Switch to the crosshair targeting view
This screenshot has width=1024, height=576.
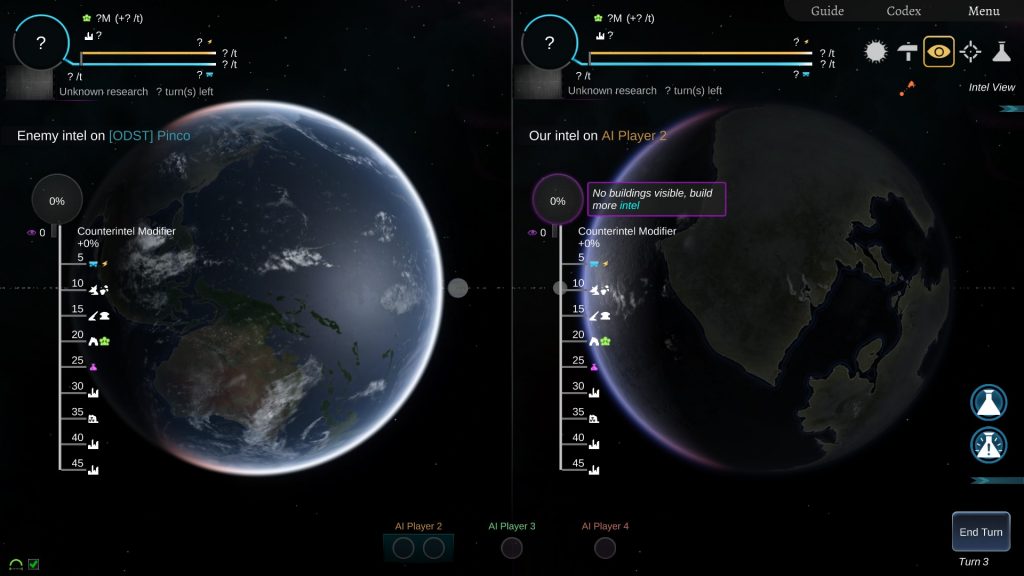click(970, 51)
